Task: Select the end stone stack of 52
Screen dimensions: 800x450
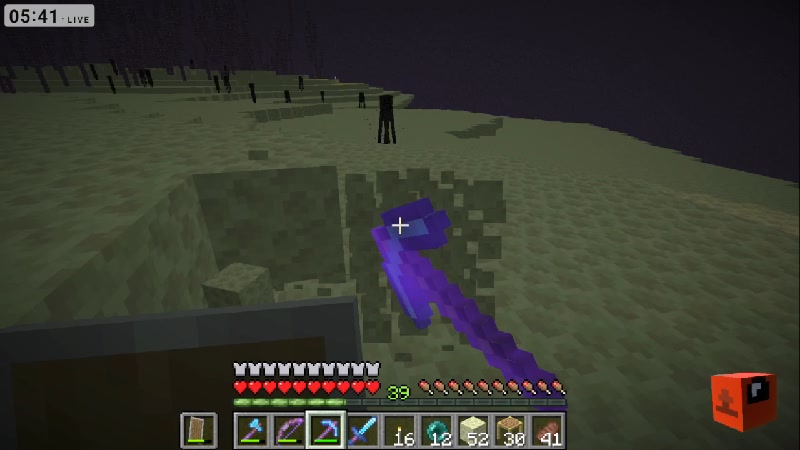Action: pos(474,431)
